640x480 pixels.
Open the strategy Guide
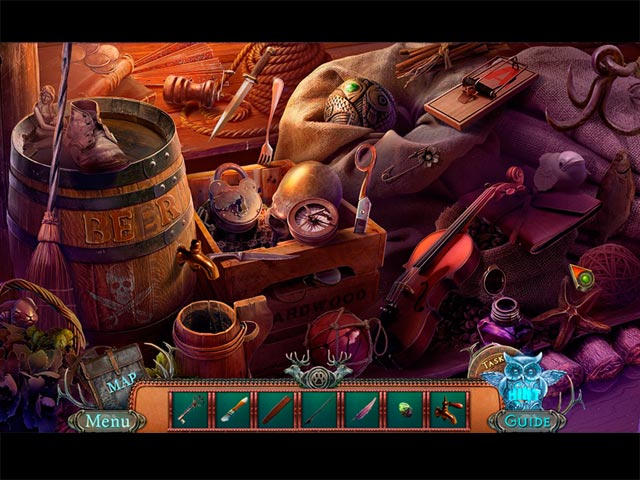pyautogui.click(x=528, y=422)
